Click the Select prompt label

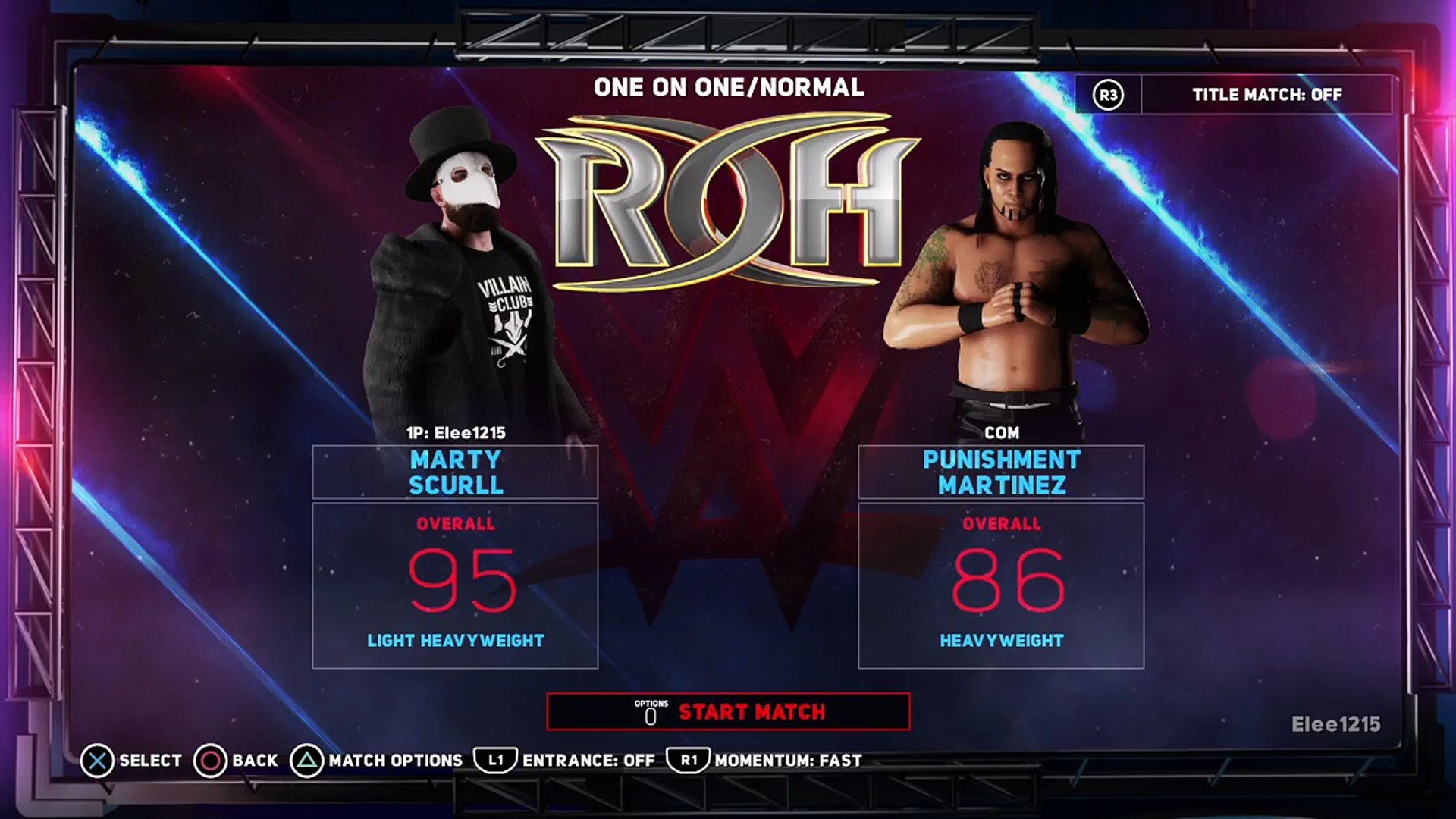tap(132, 761)
